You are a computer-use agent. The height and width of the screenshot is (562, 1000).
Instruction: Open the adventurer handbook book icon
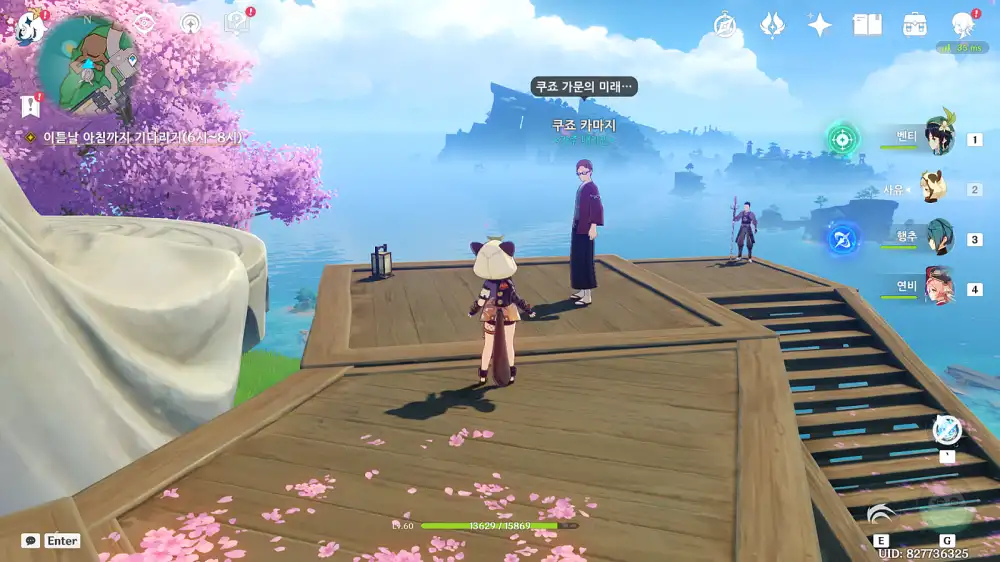coord(867,25)
